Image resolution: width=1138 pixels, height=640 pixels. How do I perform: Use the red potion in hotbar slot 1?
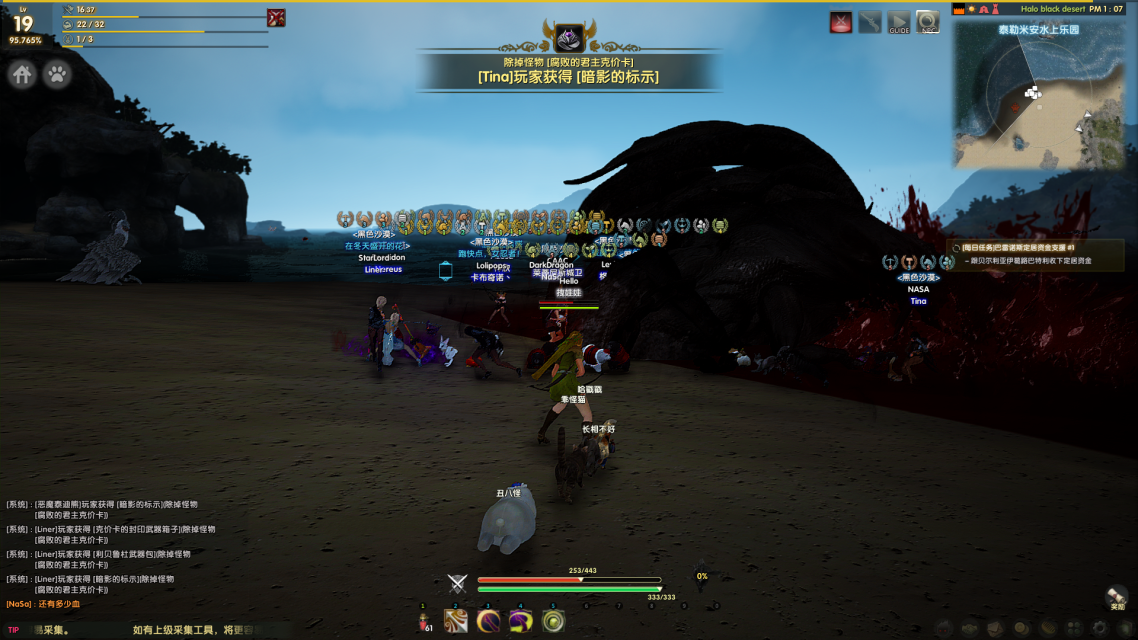click(x=424, y=621)
